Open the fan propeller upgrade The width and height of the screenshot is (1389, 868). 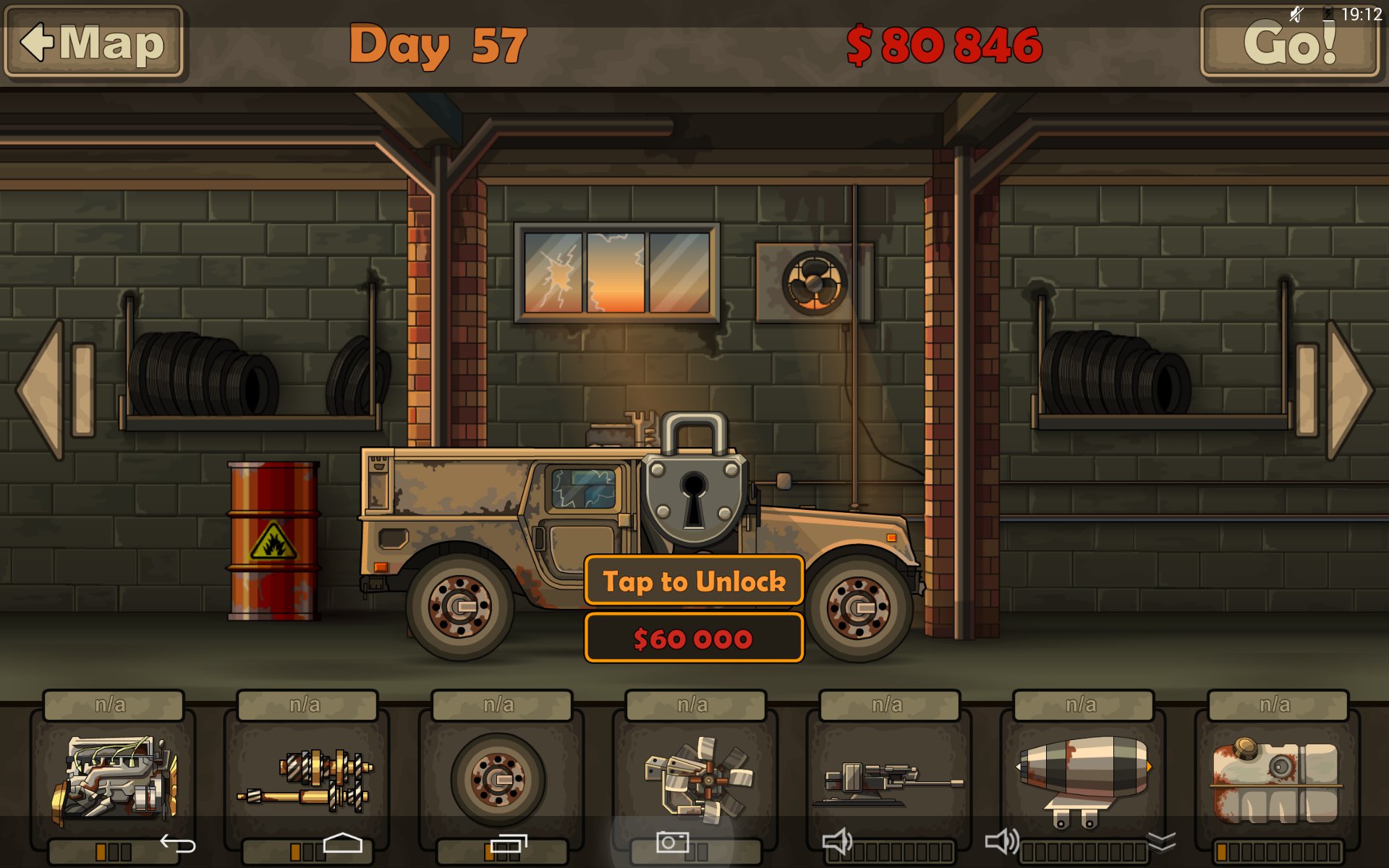694,778
